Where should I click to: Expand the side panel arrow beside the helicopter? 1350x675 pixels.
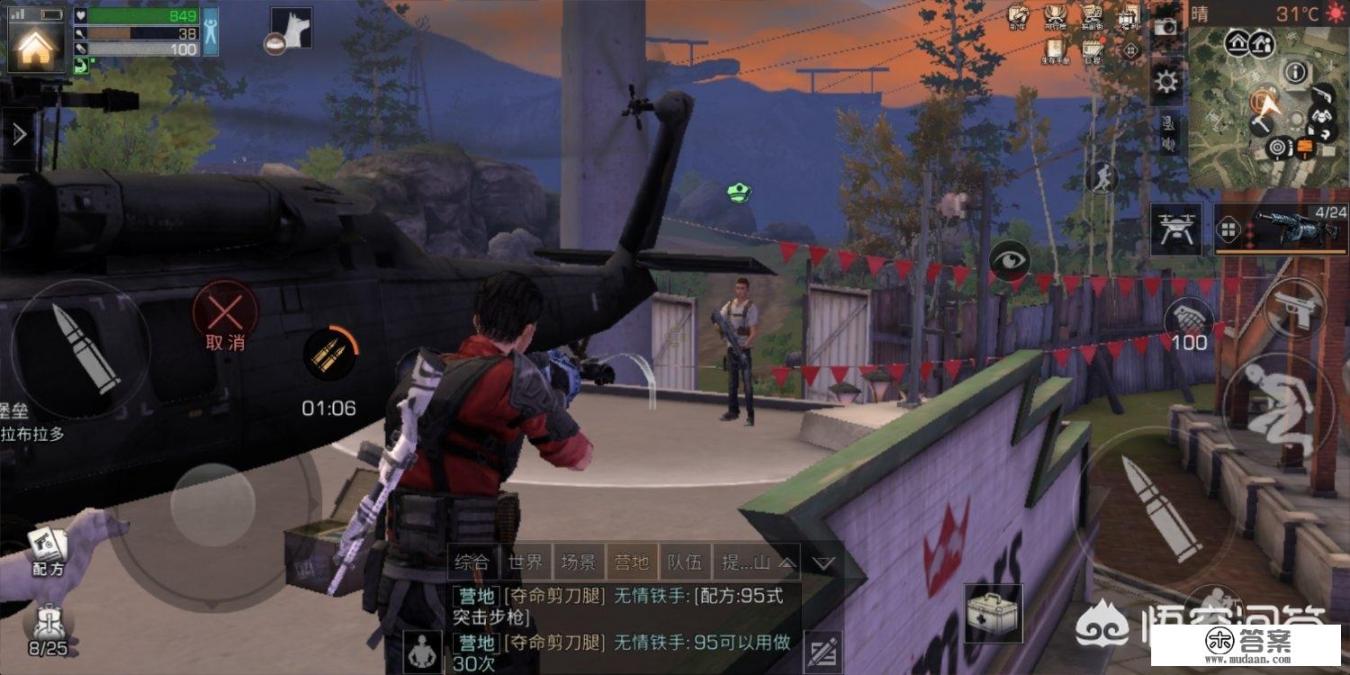(x=19, y=133)
